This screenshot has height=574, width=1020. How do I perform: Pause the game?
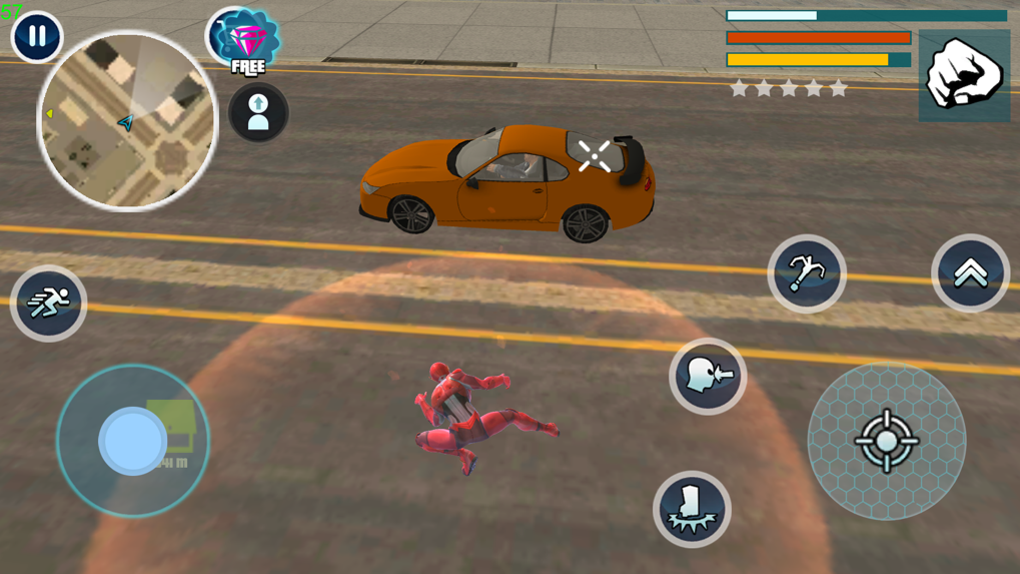point(37,37)
